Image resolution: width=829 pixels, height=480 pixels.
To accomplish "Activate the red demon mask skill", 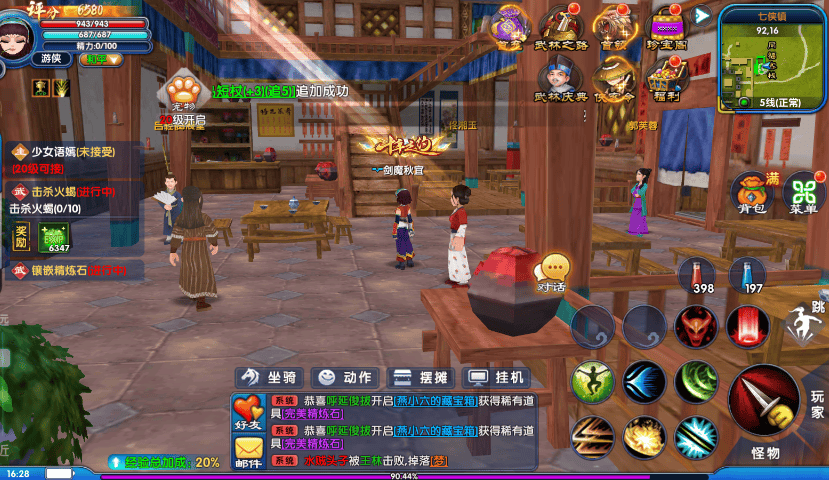I will [x=695, y=327].
